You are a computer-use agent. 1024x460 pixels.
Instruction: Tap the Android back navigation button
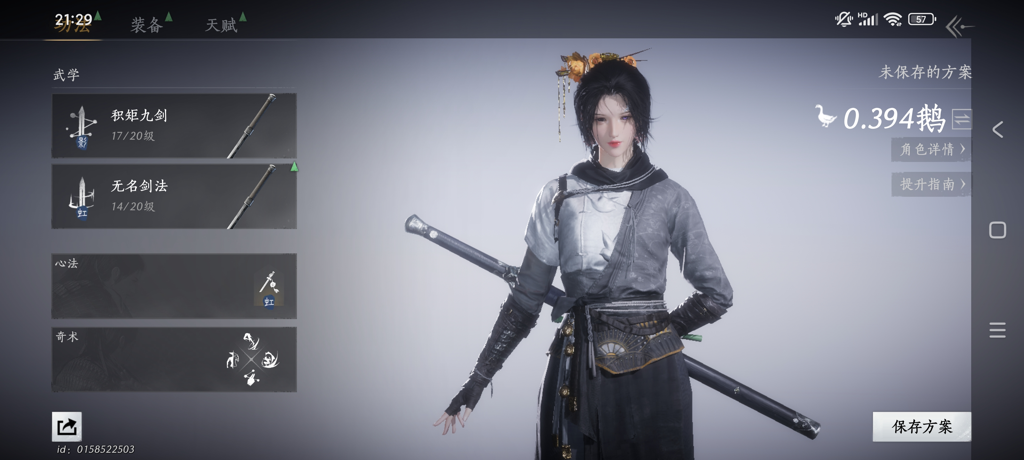pyautogui.click(x=997, y=129)
